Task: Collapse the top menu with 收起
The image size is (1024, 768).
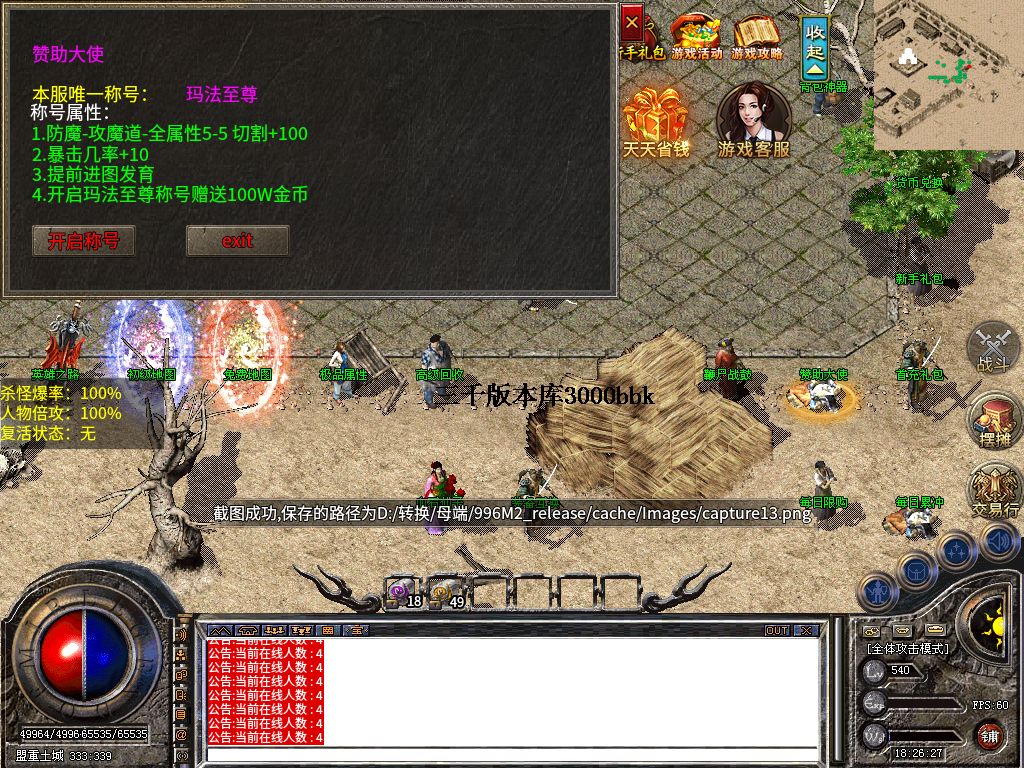Action: click(x=816, y=47)
